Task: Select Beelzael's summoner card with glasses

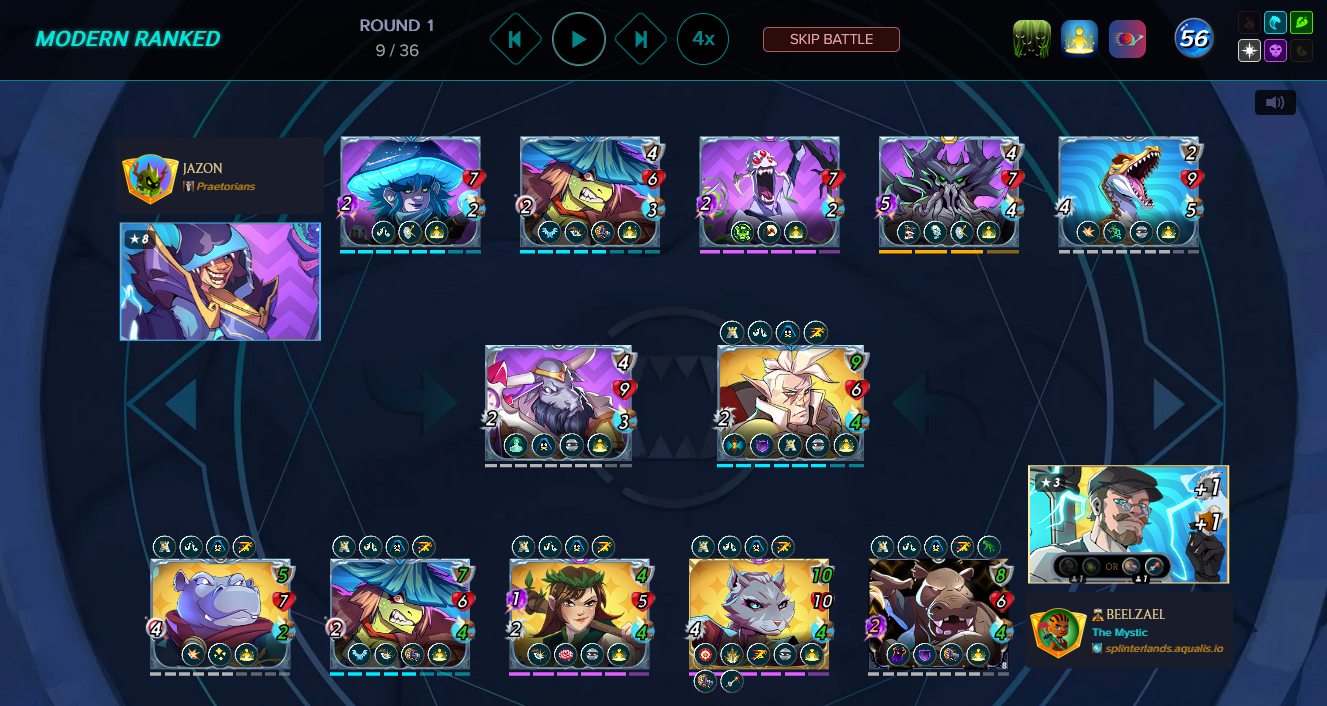Action: coord(1128,523)
